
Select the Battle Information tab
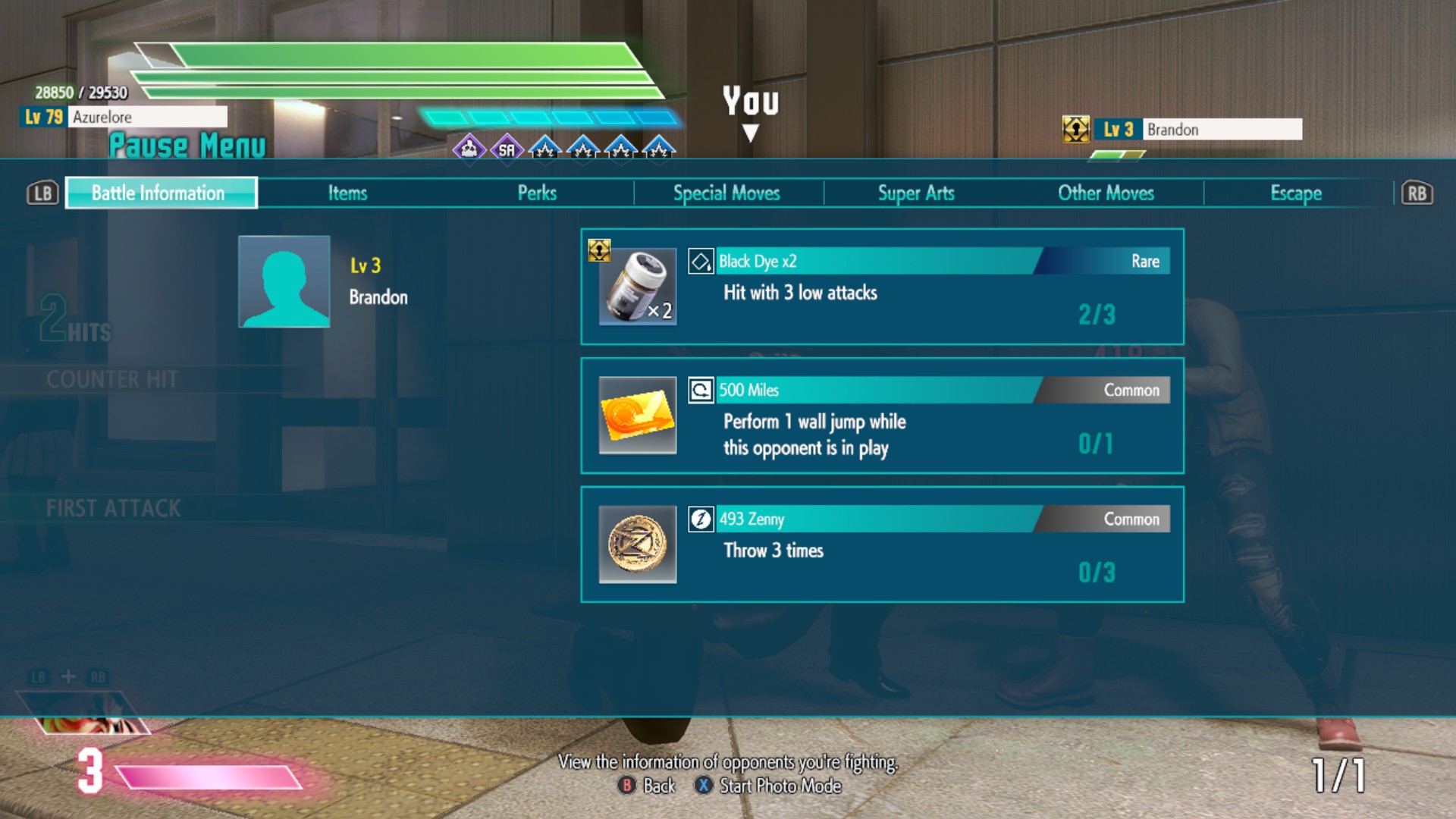point(161,193)
